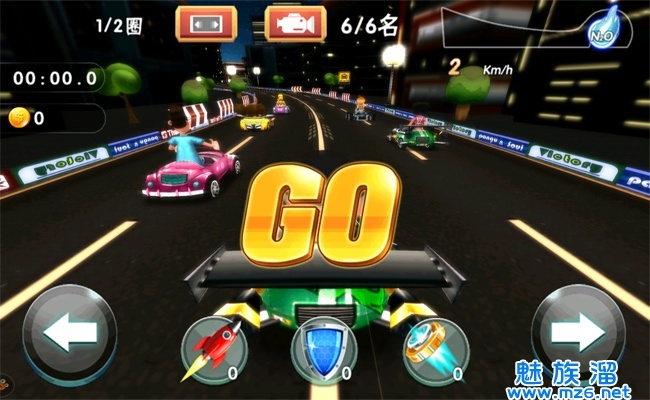Tap the red button left of the camera
The width and height of the screenshot is (650, 400).
206,23
